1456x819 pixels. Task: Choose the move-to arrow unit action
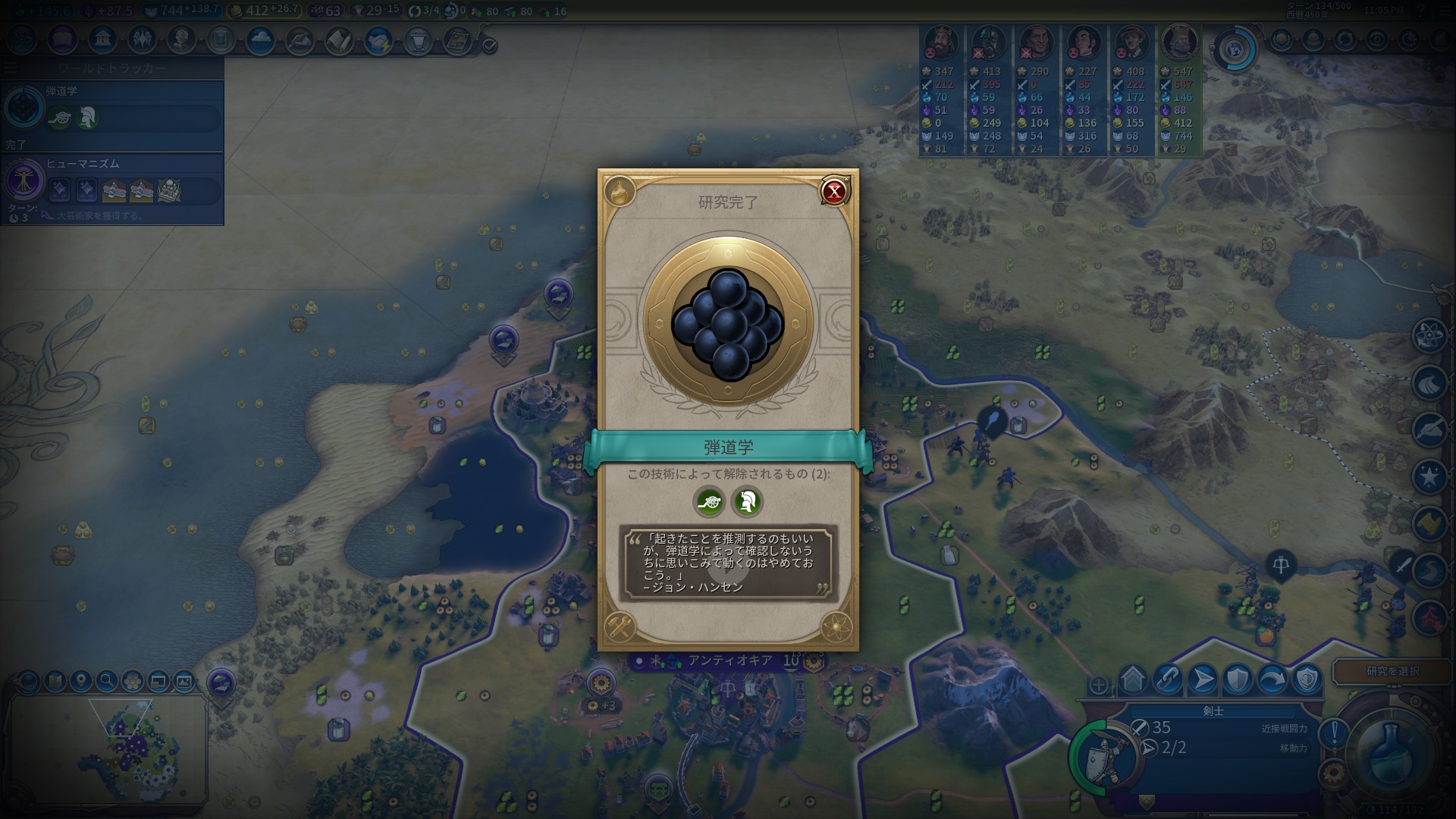pyautogui.click(x=1203, y=679)
